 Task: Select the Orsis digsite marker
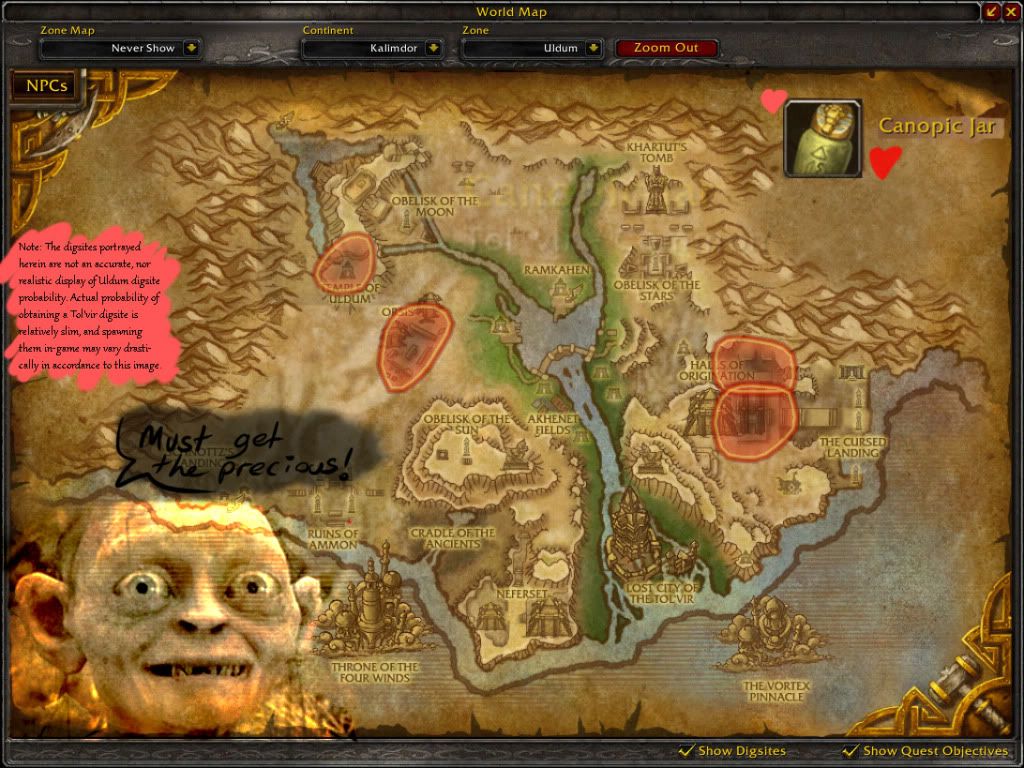point(414,346)
